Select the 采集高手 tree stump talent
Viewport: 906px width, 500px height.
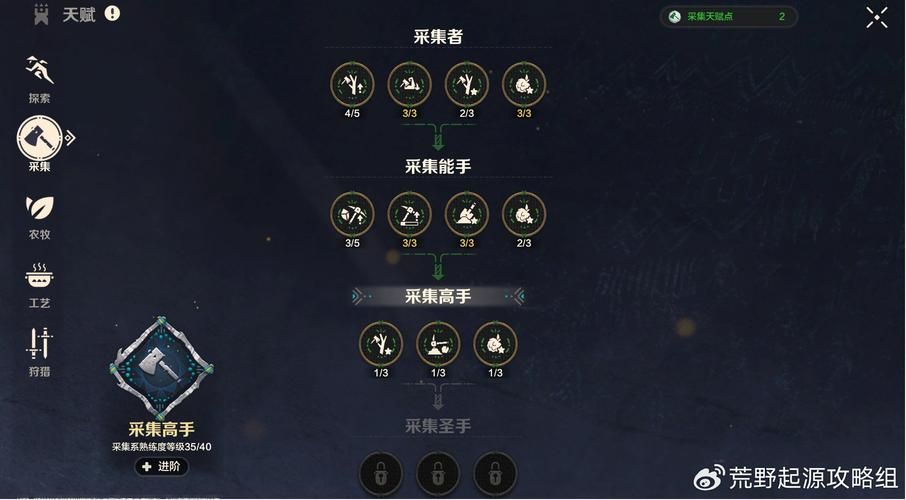(x=438, y=344)
